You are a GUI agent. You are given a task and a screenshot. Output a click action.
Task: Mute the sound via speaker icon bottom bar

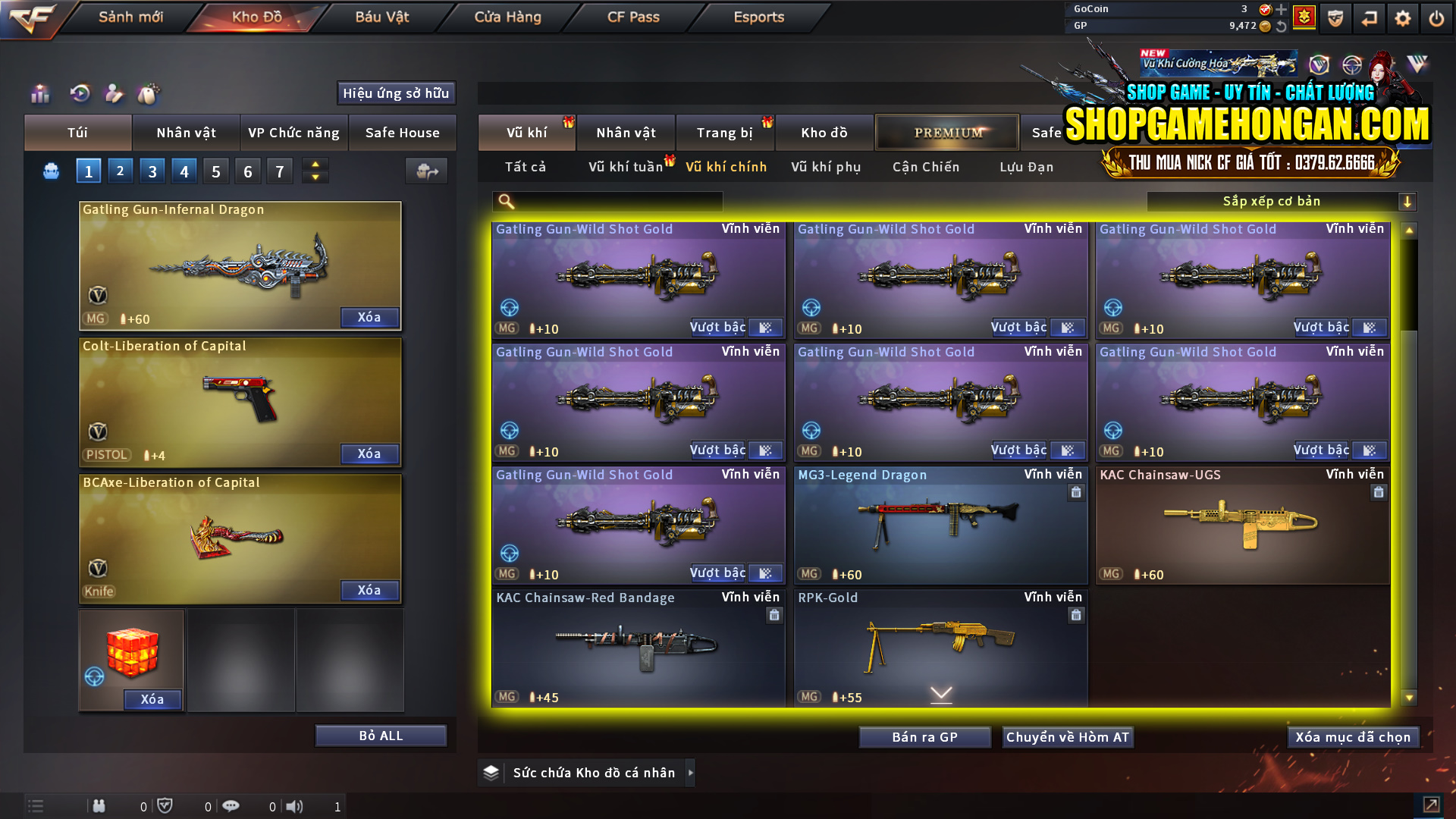pos(296,806)
